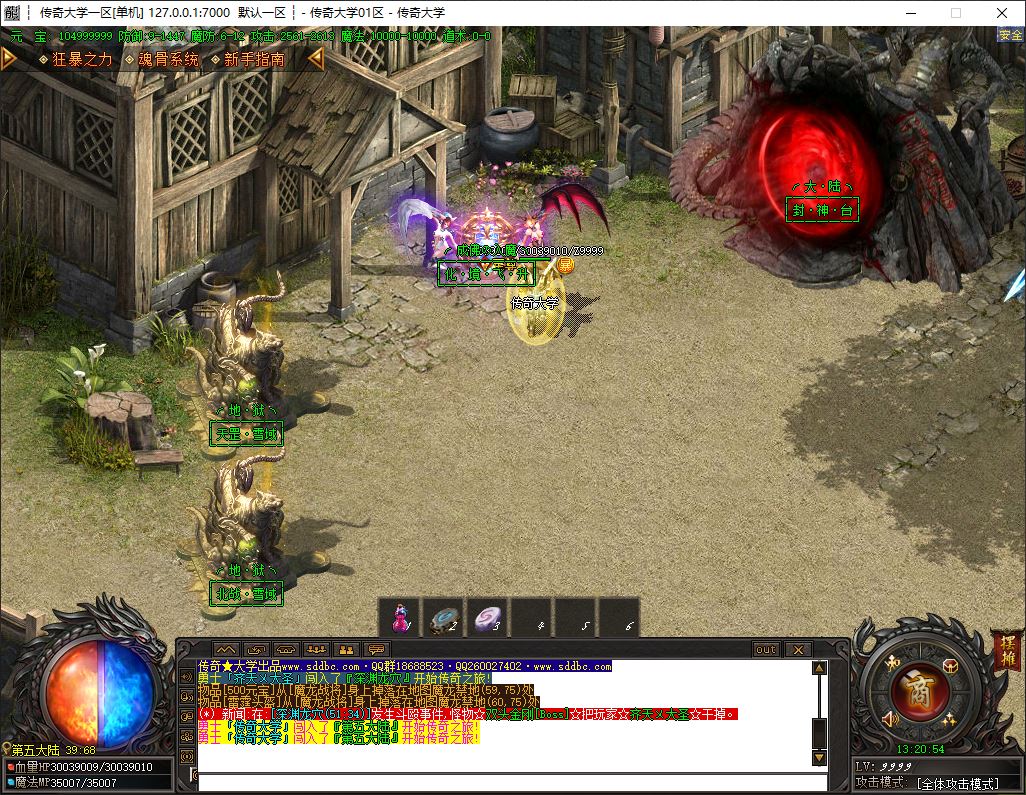This screenshot has width=1026, height=795.
Task: Close the chat panel with its X button
Action: 798,650
